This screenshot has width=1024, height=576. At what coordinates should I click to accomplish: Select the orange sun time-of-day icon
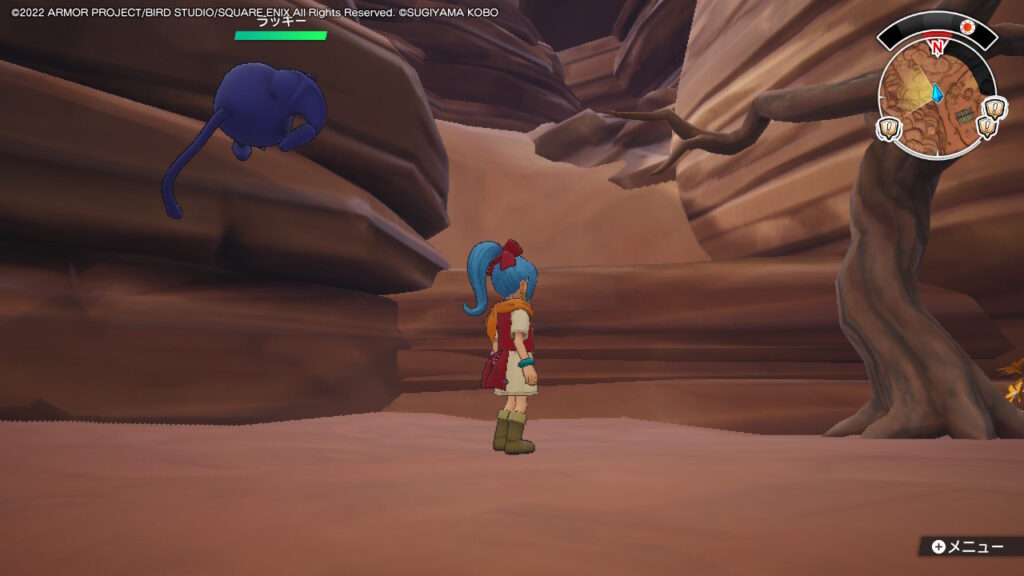(x=967, y=27)
